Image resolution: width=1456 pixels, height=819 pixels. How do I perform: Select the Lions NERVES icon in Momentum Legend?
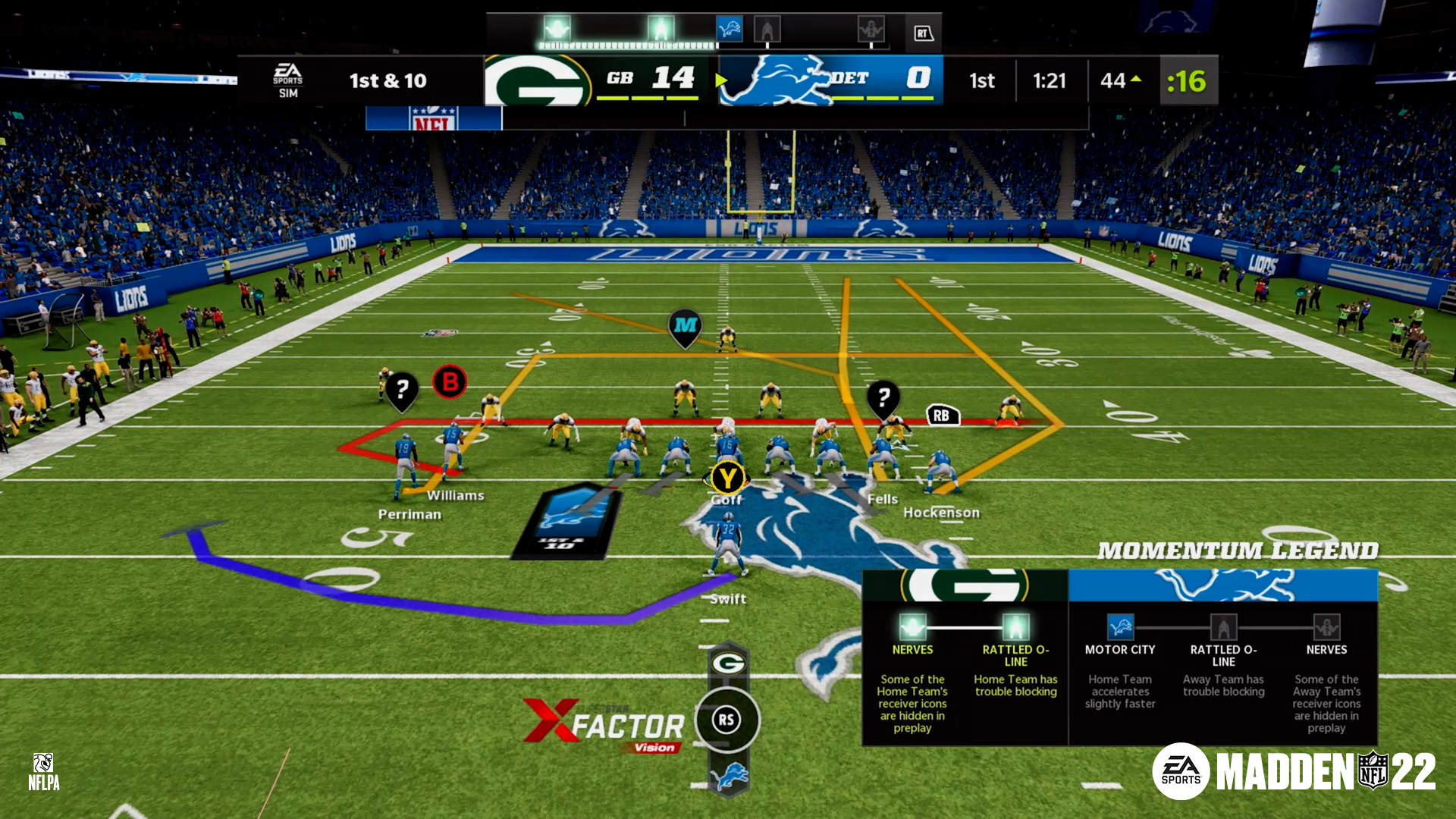click(x=1326, y=627)
